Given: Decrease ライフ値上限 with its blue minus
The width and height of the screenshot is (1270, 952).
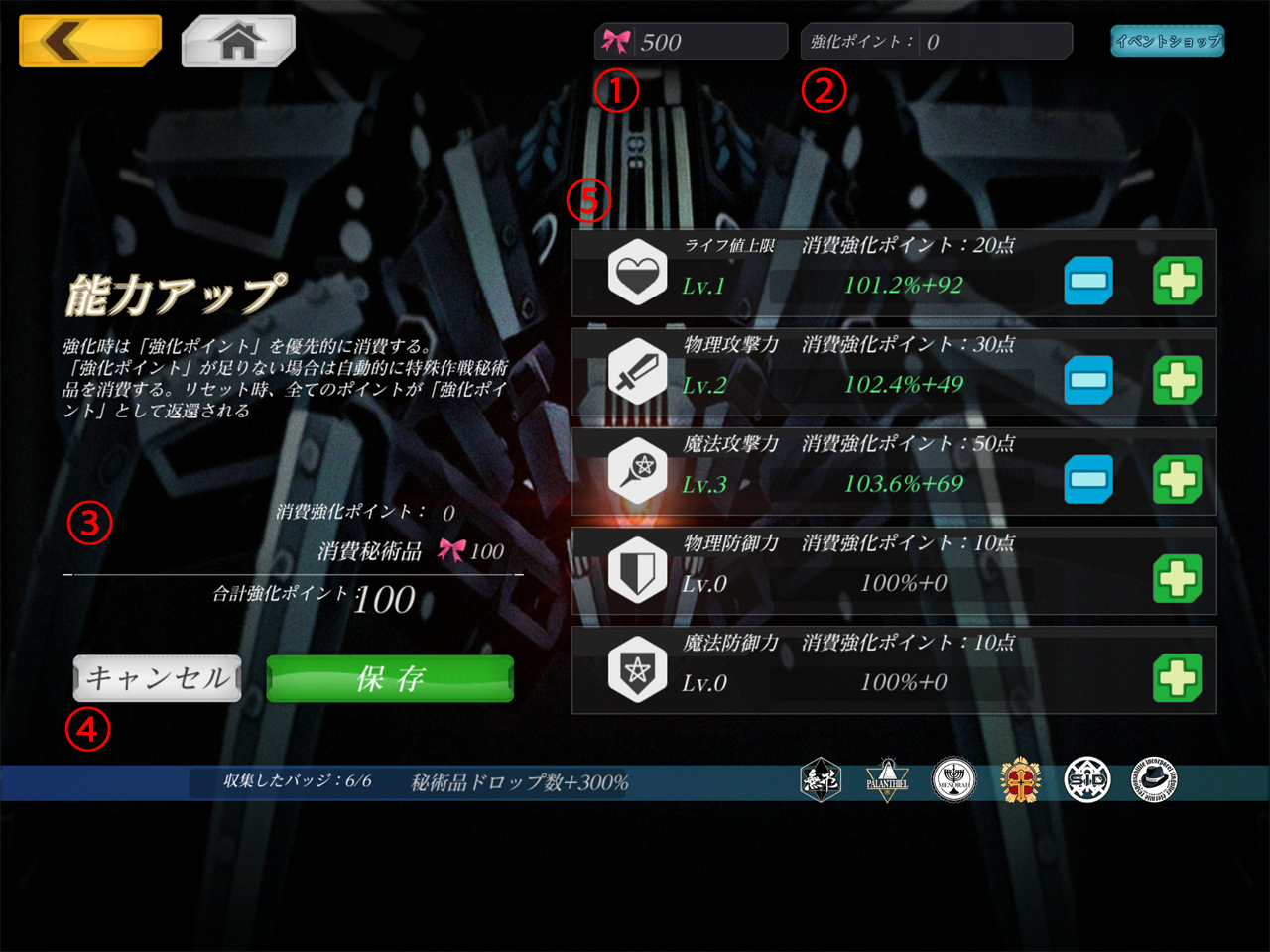Looking at the screenshot, I should [x=1088, y=282].
